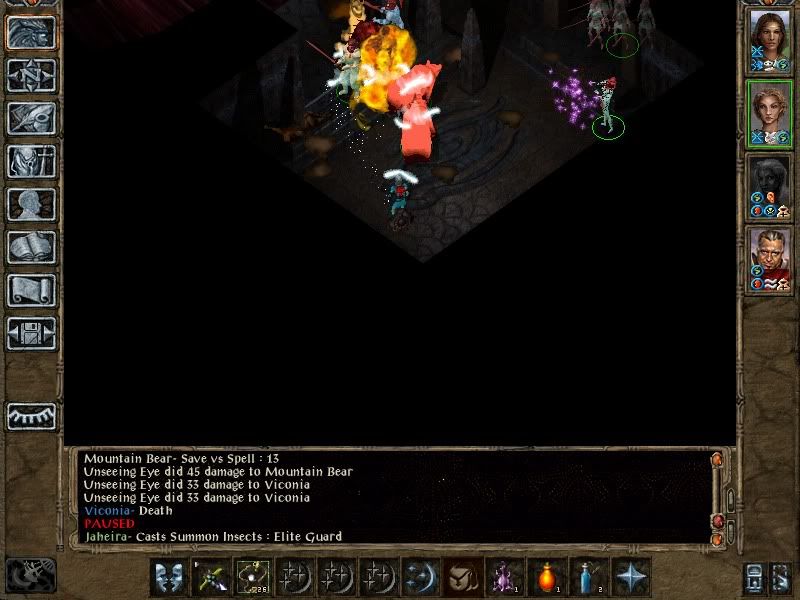800x600 pixels.
Task: Open the area map screen
Action: coord(31,74)
